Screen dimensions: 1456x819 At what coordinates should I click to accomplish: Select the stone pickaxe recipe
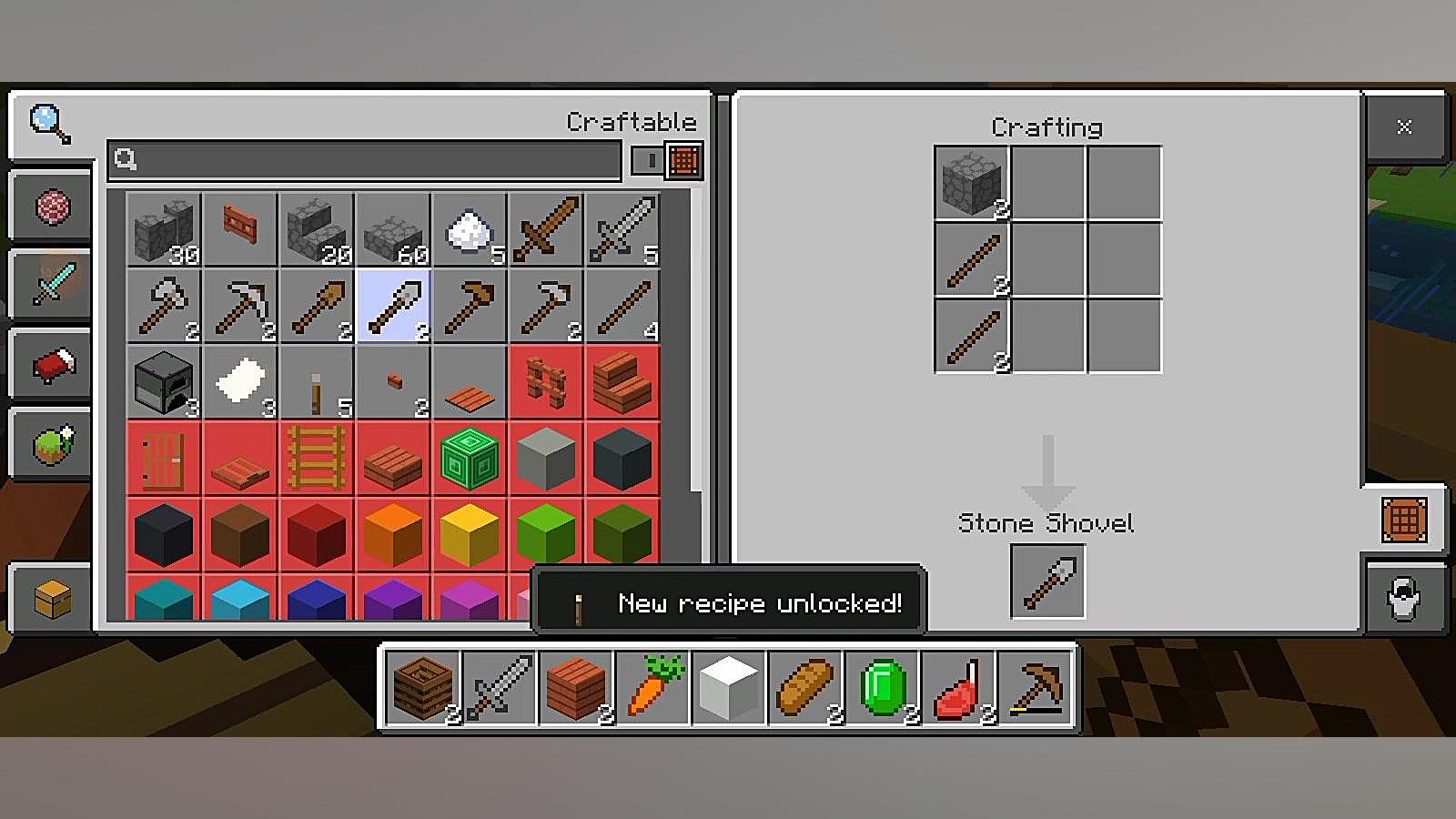click(240, 306)
